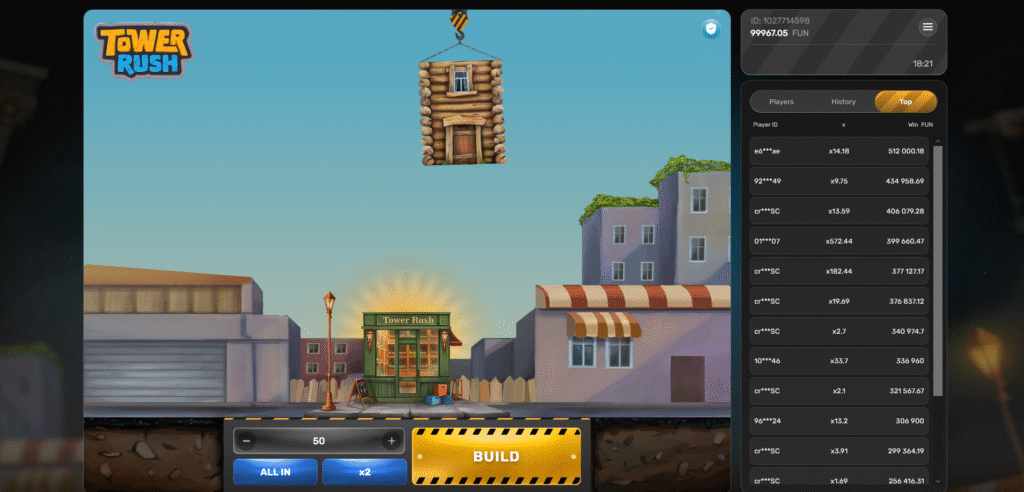Select the ALL IN bet button
1024x492 pixels.
[275, 472]
